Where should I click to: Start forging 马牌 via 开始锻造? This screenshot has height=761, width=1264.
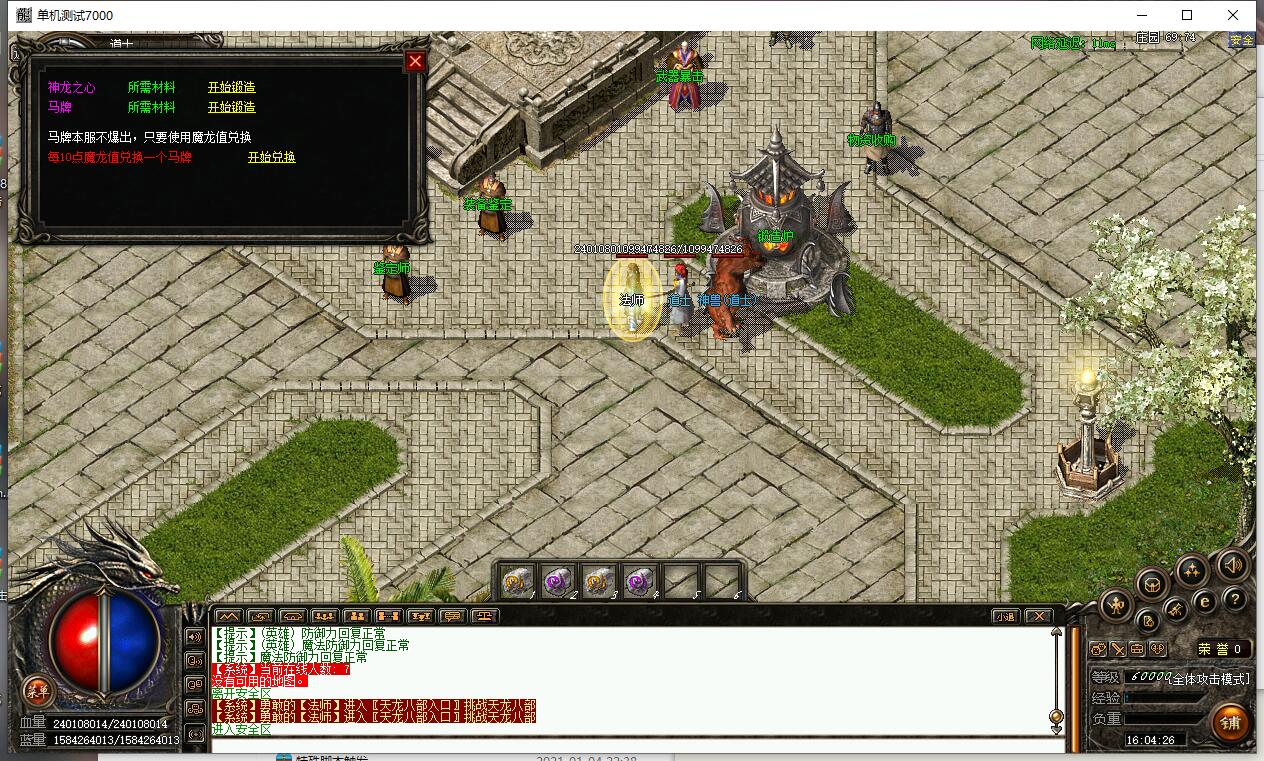pyautogui.click(x=231, y=108)
